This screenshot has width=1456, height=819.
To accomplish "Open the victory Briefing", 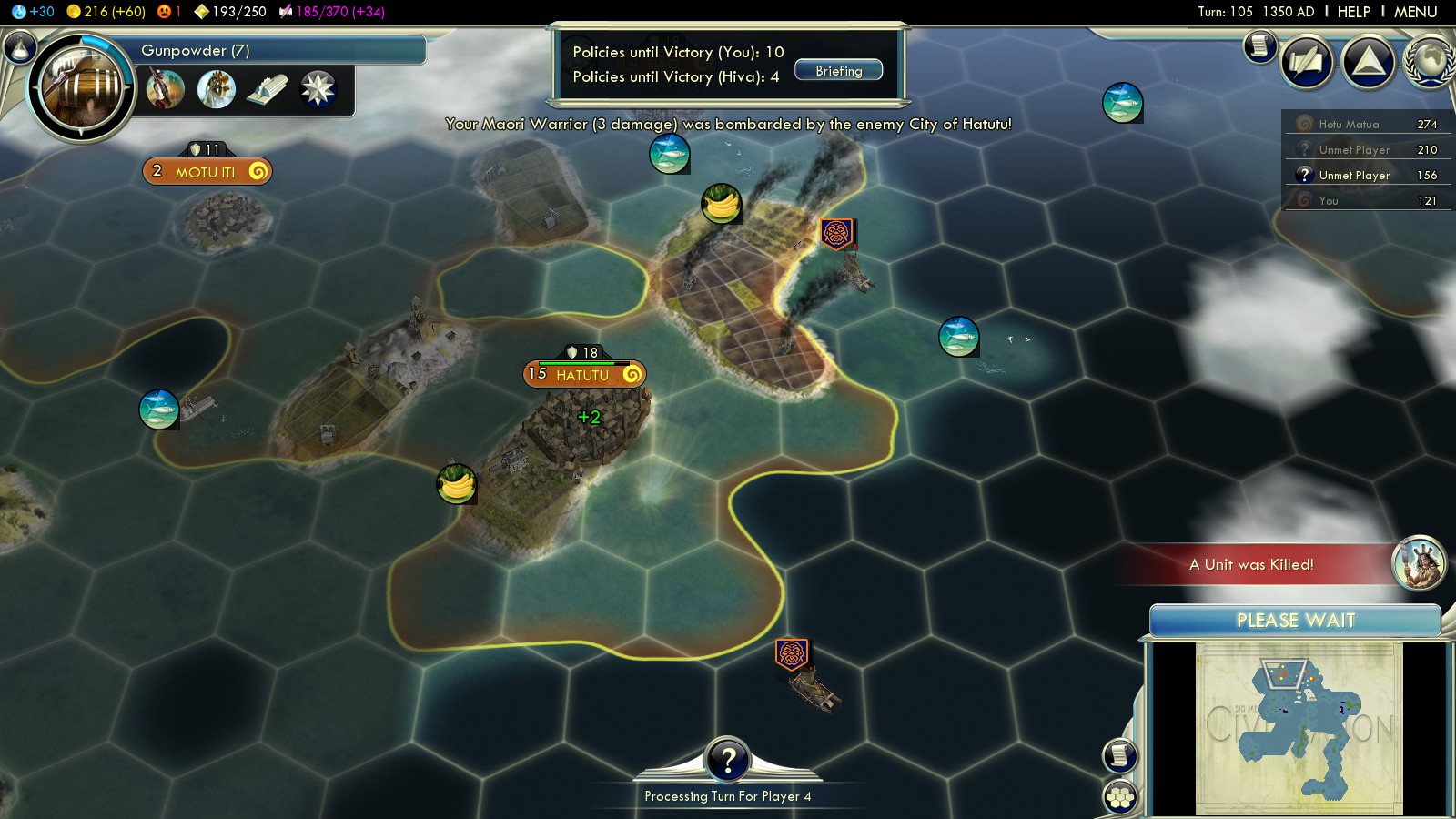I will click(x=838, y=70).
